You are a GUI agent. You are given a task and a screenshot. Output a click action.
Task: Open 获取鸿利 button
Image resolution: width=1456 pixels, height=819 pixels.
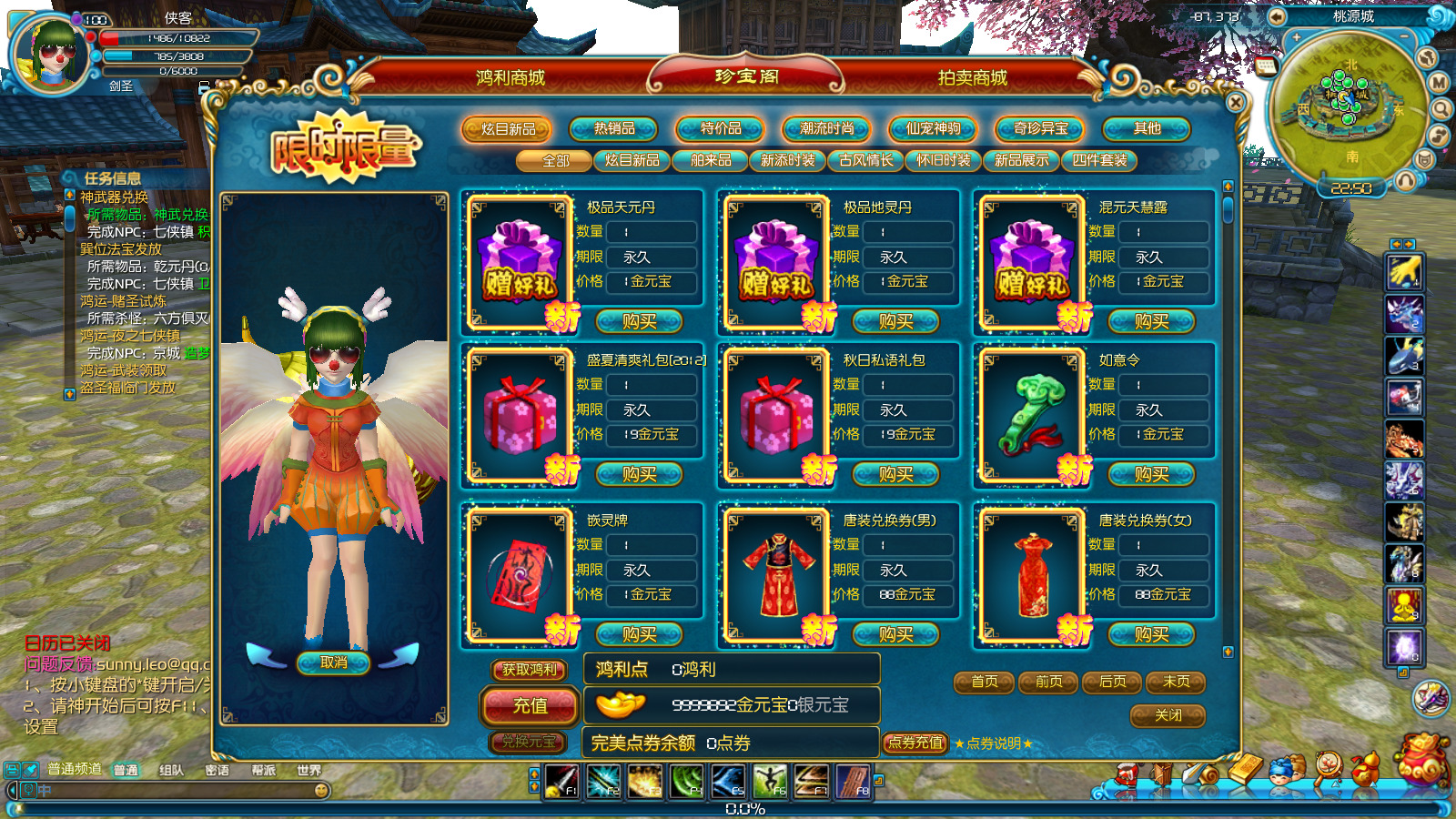(530, 670)
